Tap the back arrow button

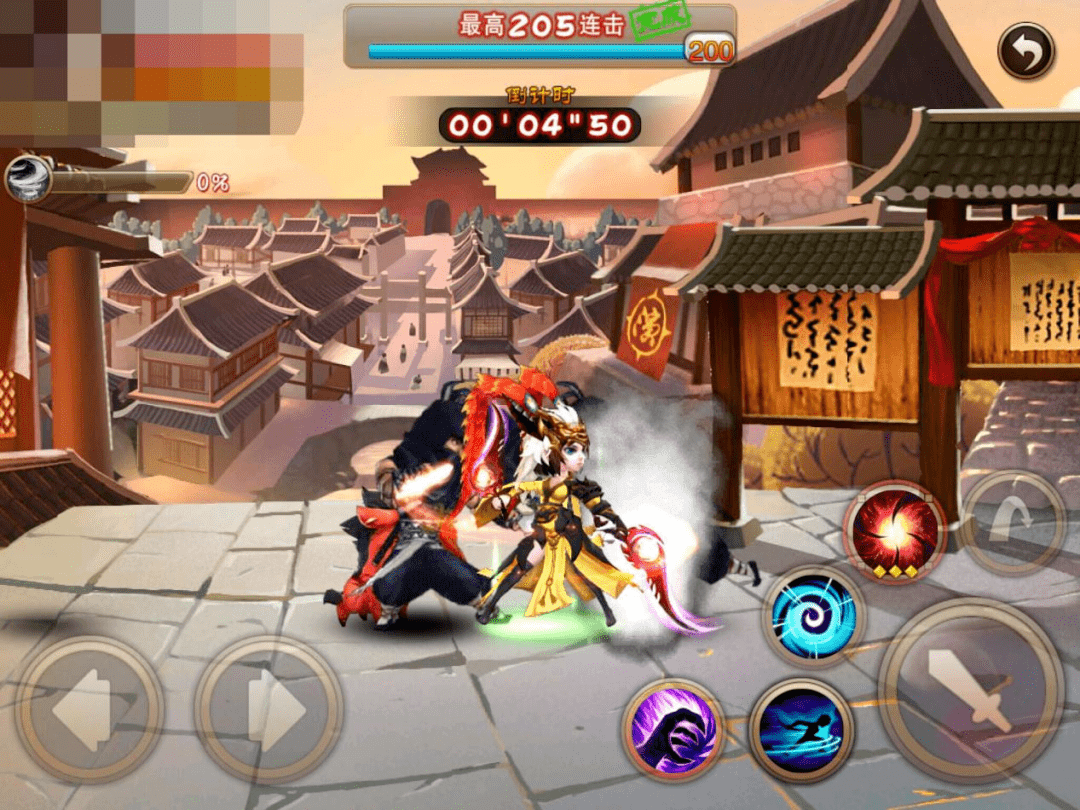click(1026, 51)
